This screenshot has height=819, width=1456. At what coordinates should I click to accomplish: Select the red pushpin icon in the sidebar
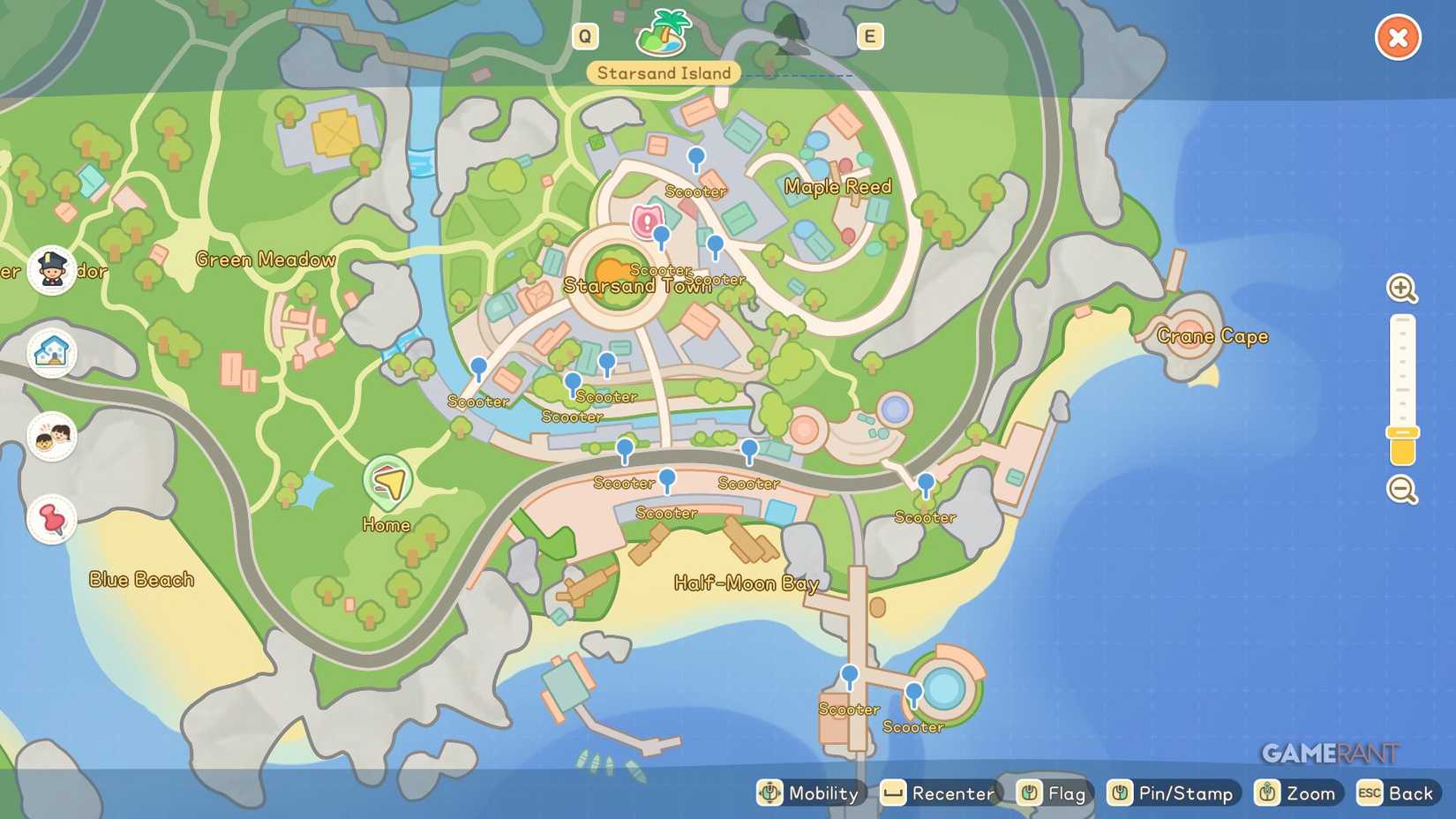pyautogui.click(x=50, y=519)
